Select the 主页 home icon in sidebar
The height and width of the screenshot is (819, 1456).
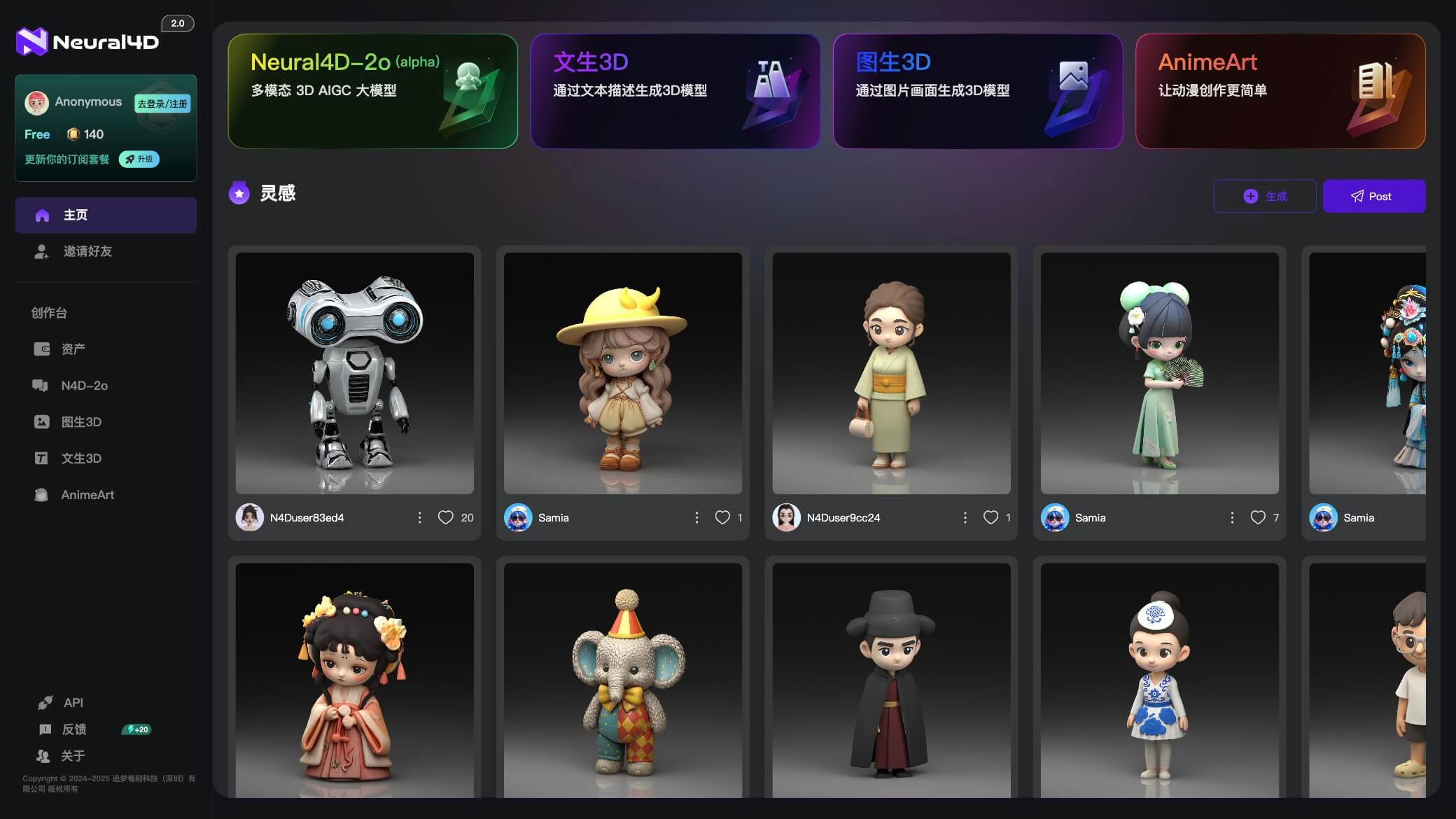[42, 216]
